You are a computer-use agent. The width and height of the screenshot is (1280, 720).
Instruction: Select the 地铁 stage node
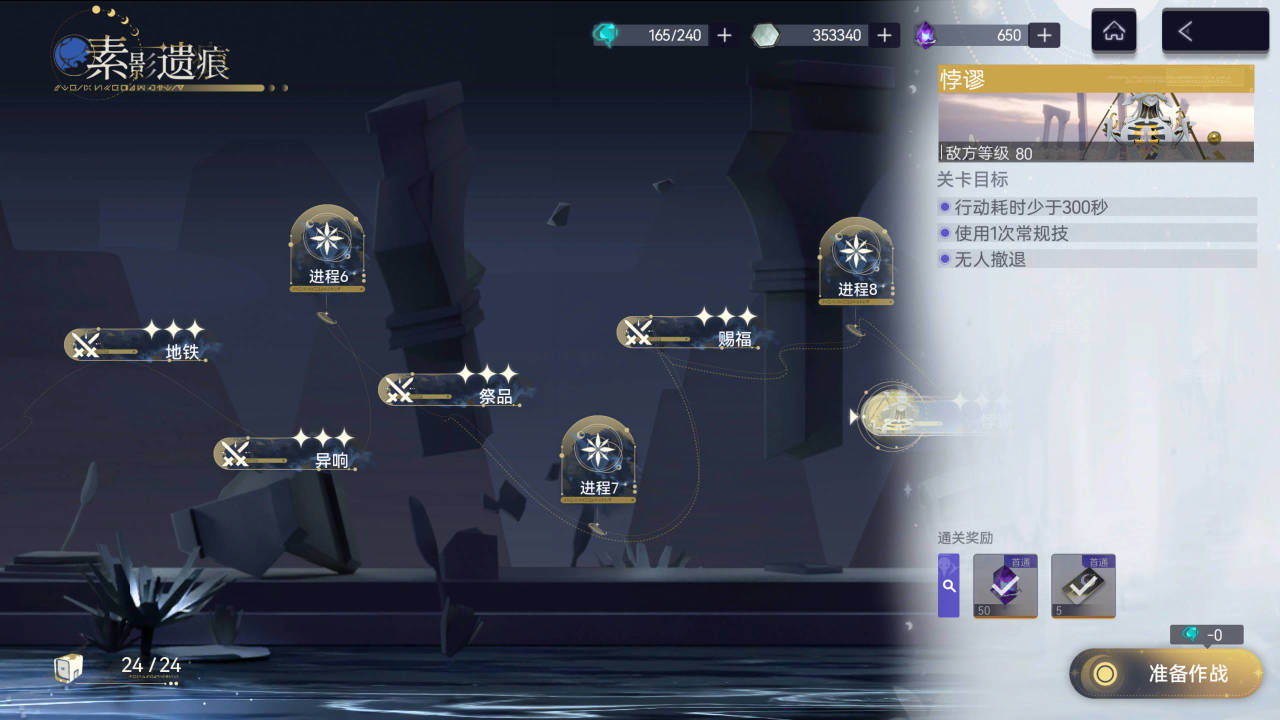(x=140, y=346)
